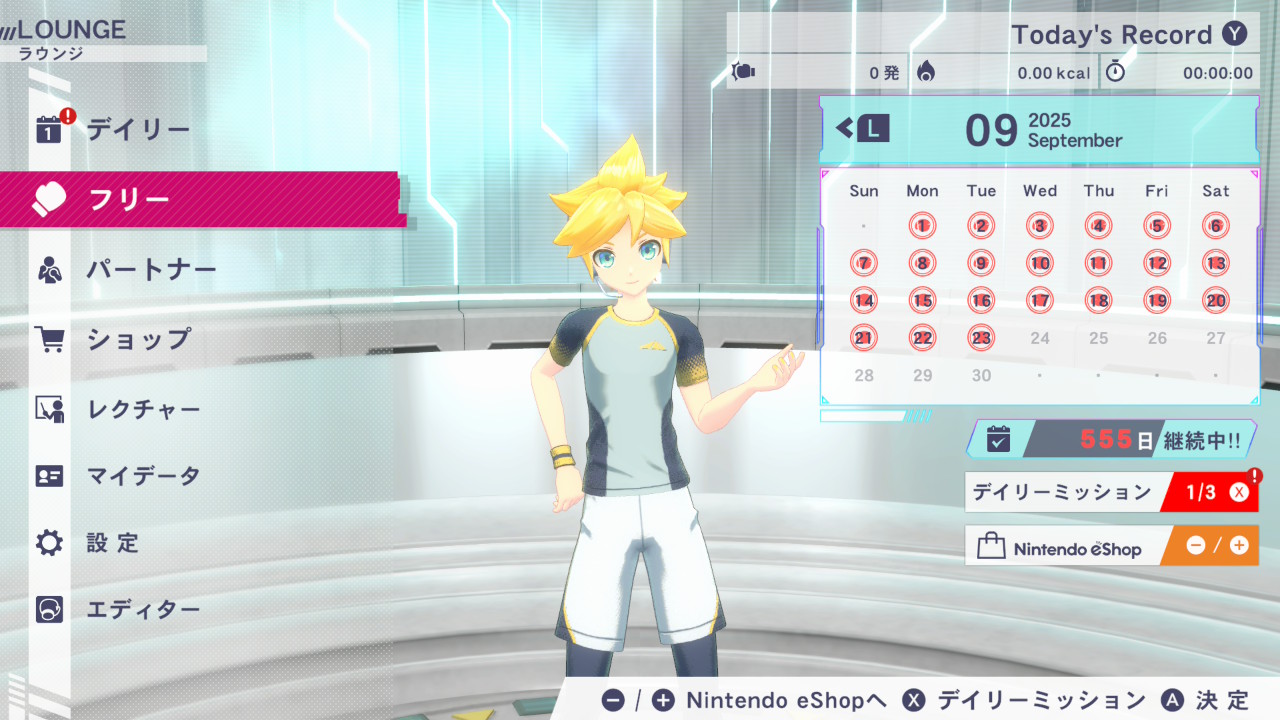Pick September 15 on the calendar
The width and height of the screenshot is (1280, 720).
coord(922,301)
